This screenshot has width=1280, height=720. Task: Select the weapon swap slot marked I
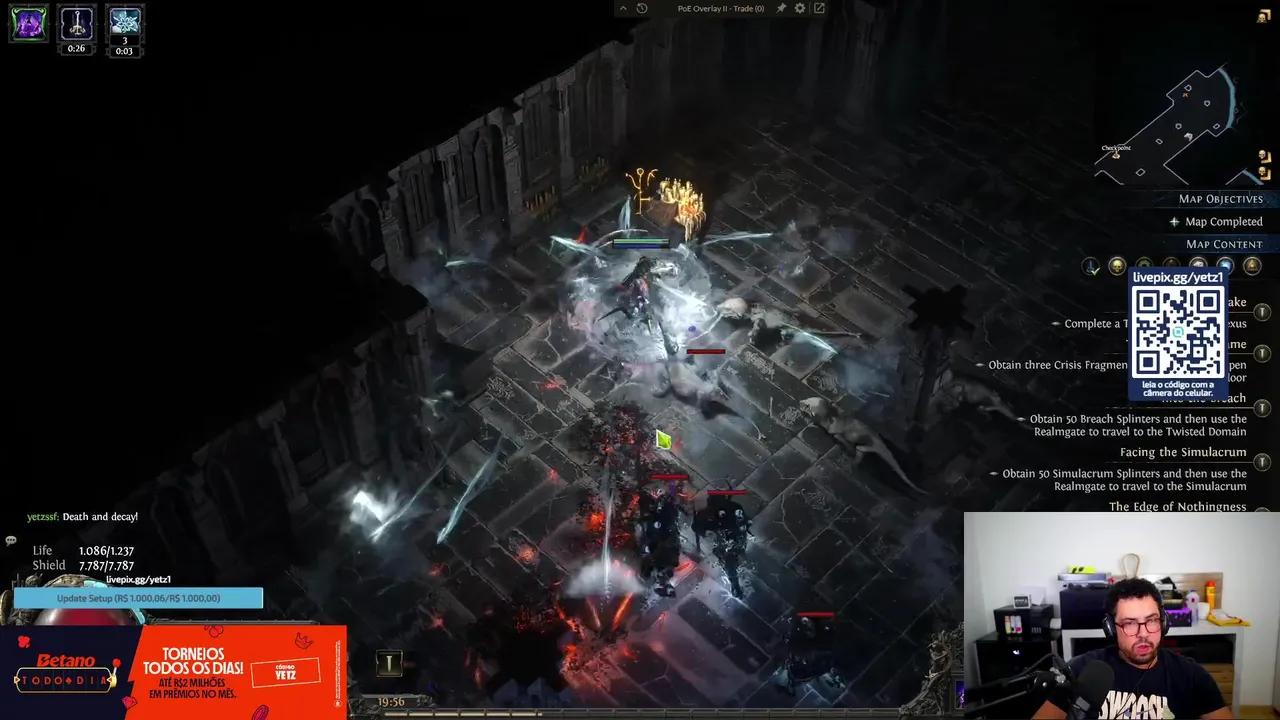click(388, 662)
